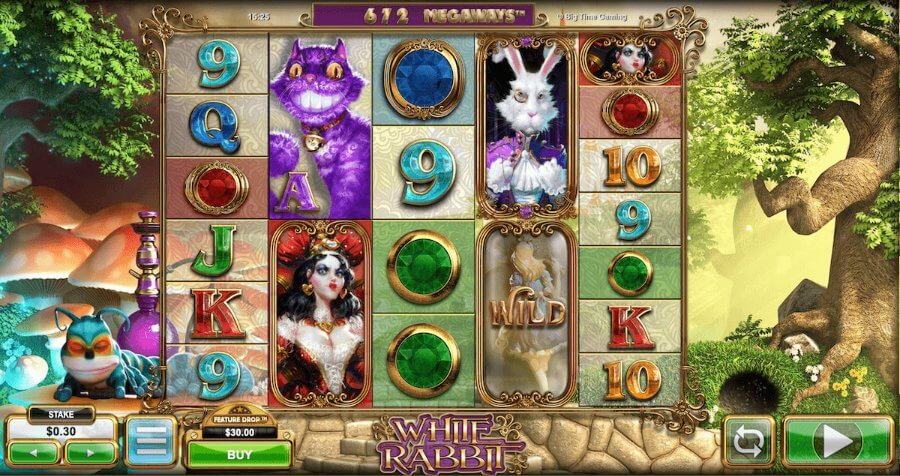The height and width of the screenshot is (476, 900).
Task: Buy the Feature Drop for $30.00
Action: 239,453
